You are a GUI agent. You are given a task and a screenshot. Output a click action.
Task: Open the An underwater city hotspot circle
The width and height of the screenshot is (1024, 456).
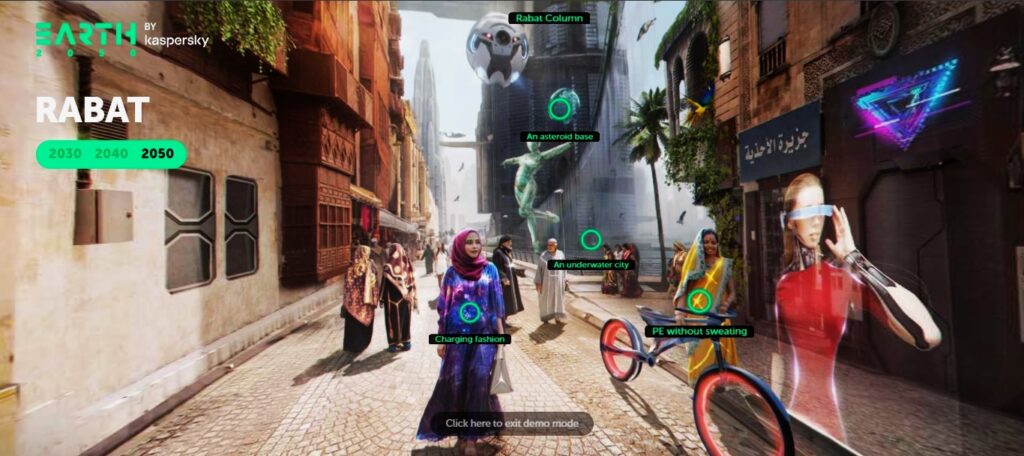(x=591, y=239)
